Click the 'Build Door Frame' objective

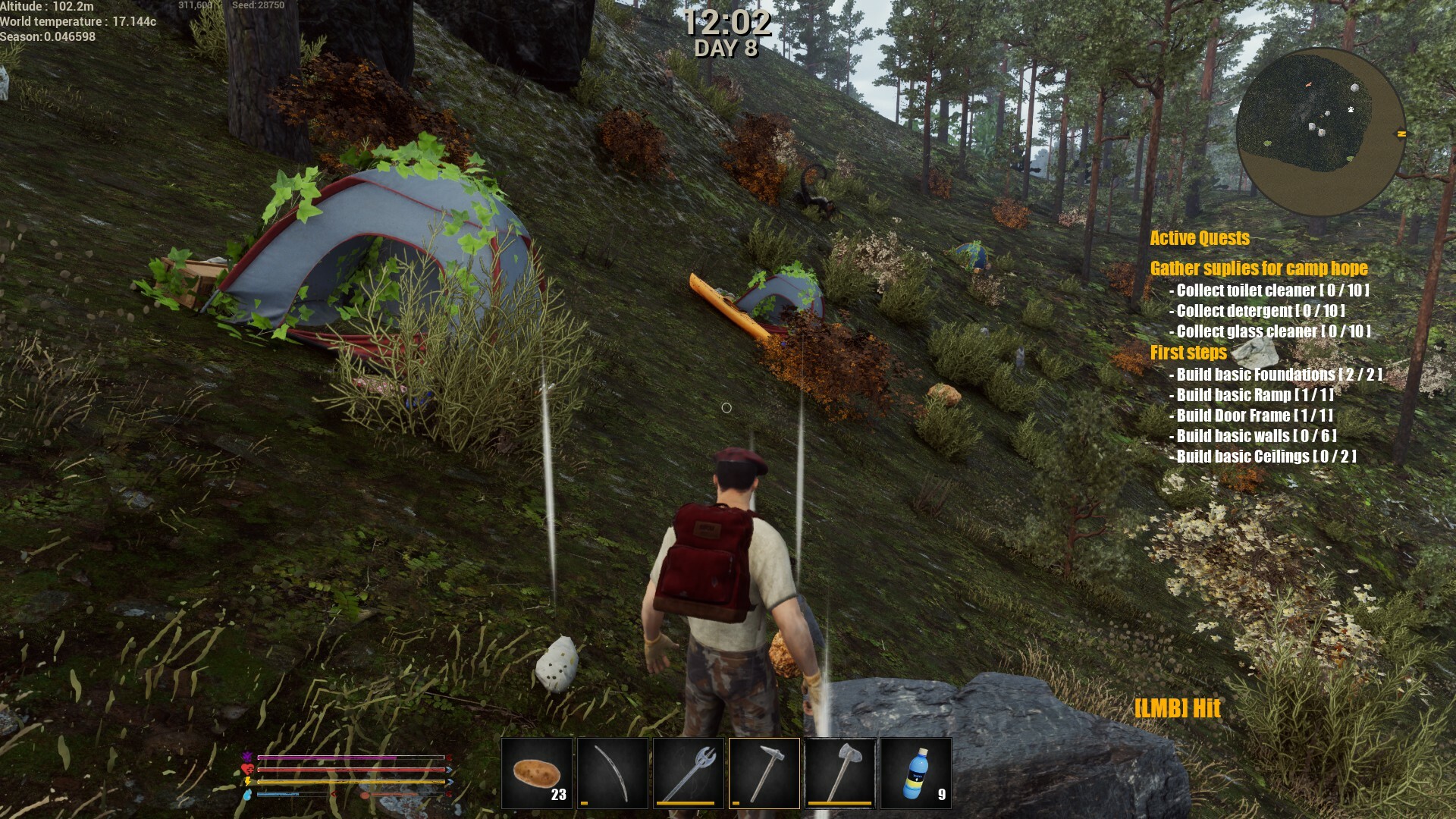coord(1254,416)
